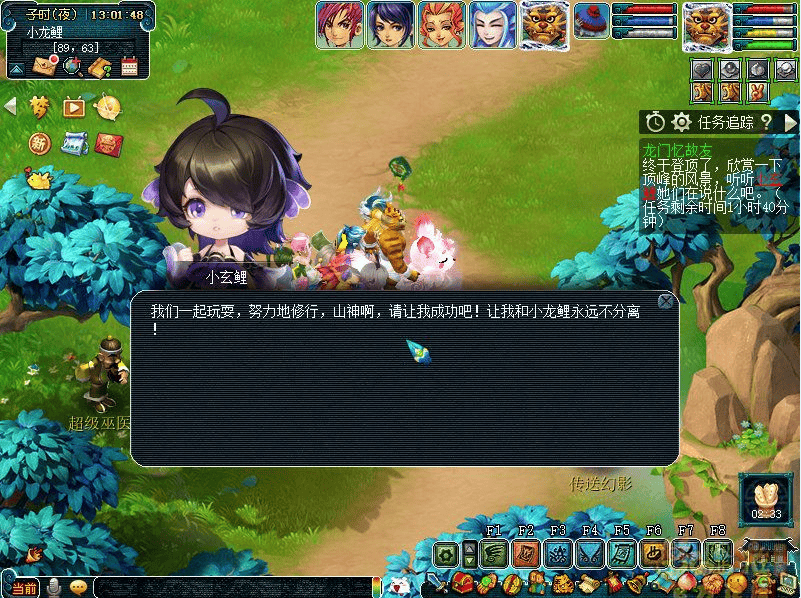Image resolution: width=801 pixels, height=598 pixels.
Task: Click the video player TV icon
Action: 73,106
